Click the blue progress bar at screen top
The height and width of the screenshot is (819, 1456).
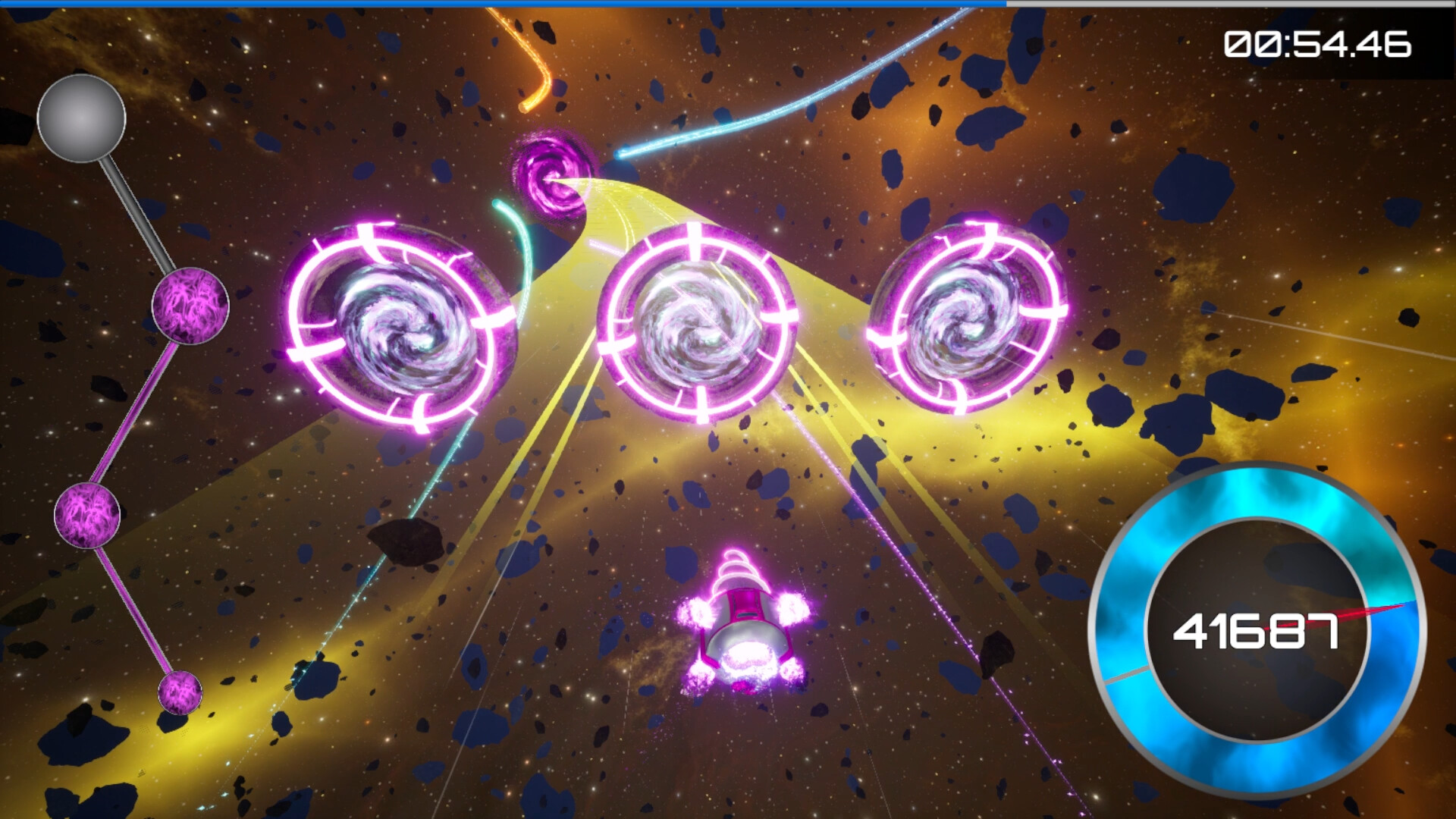coord(500,4)
